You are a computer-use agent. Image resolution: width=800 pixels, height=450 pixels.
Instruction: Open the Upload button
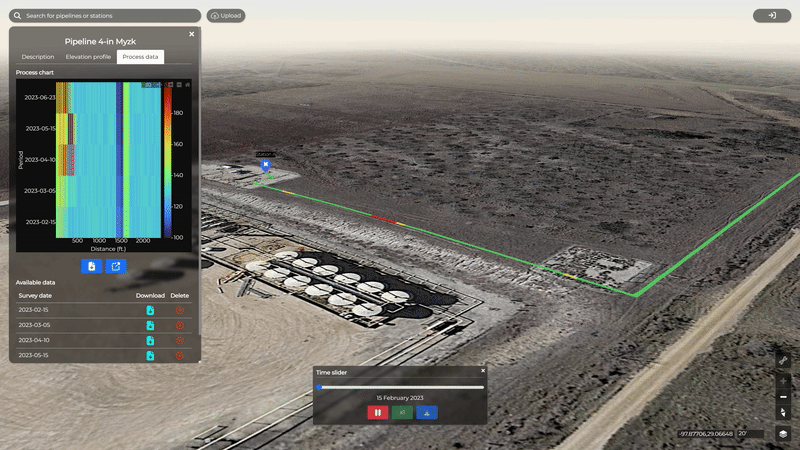226,16
